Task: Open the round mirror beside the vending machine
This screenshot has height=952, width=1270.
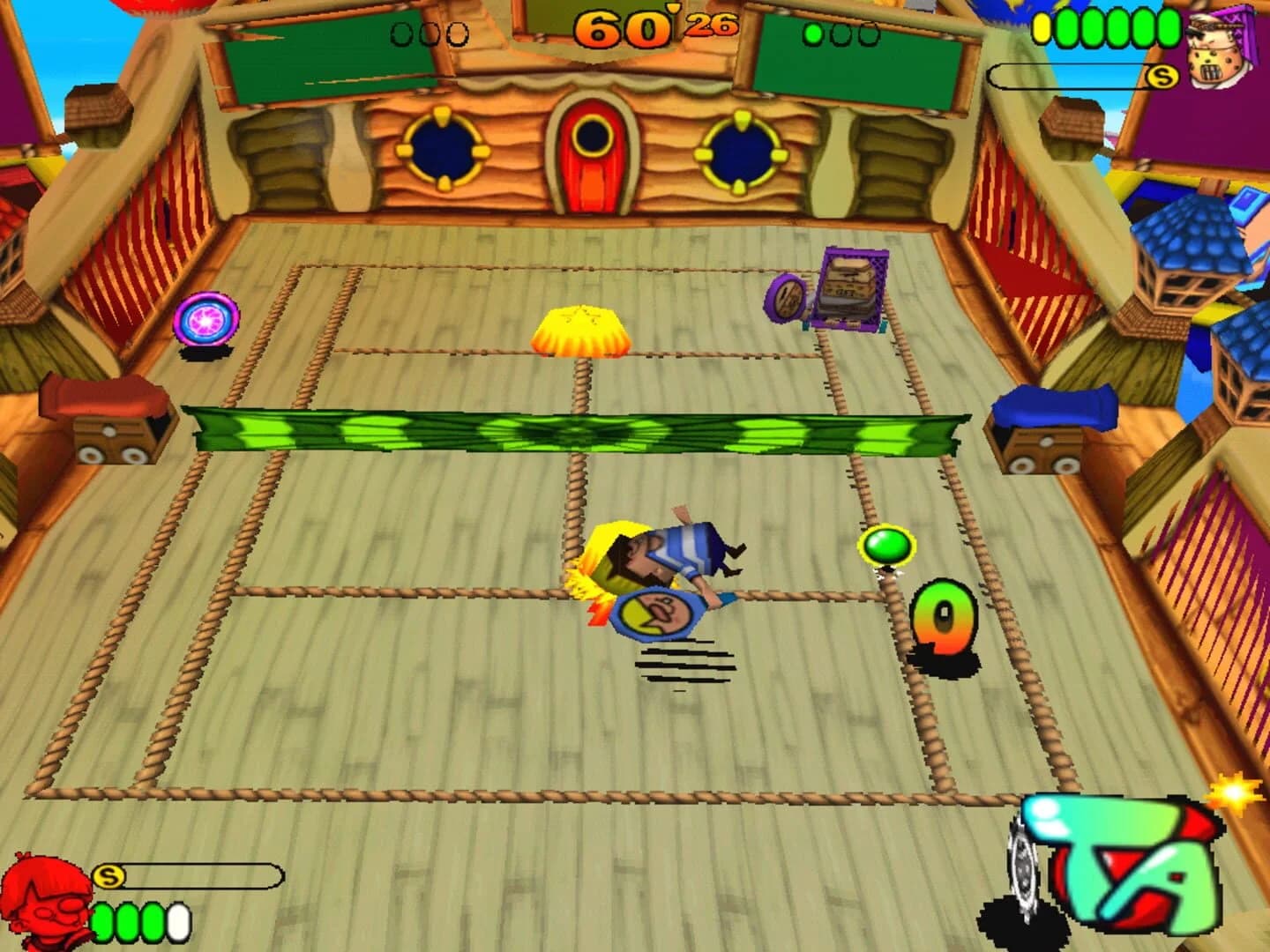Action: [785, 300]
